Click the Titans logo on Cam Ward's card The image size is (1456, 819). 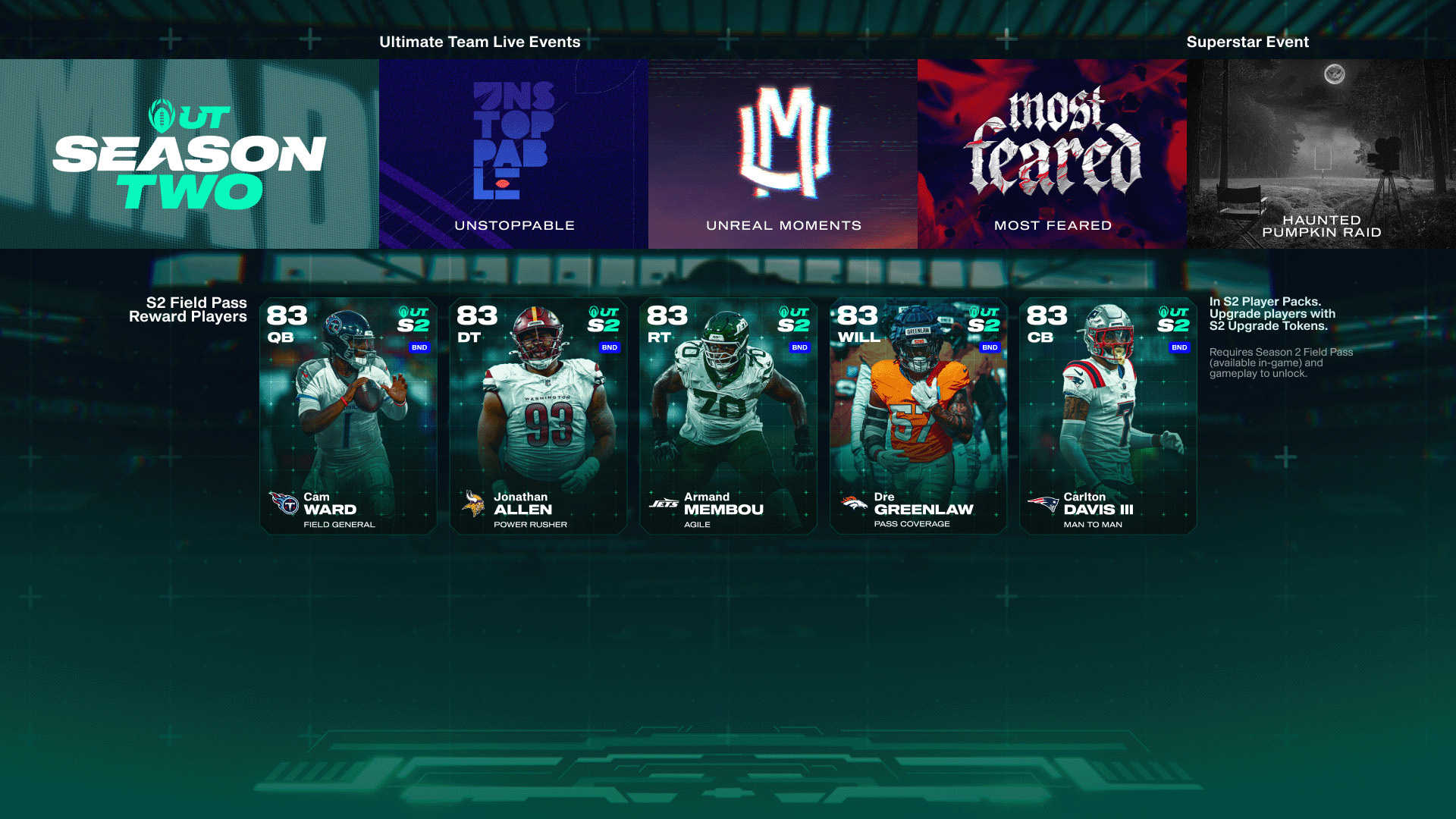pyautogui.click(x=286, y=502)
